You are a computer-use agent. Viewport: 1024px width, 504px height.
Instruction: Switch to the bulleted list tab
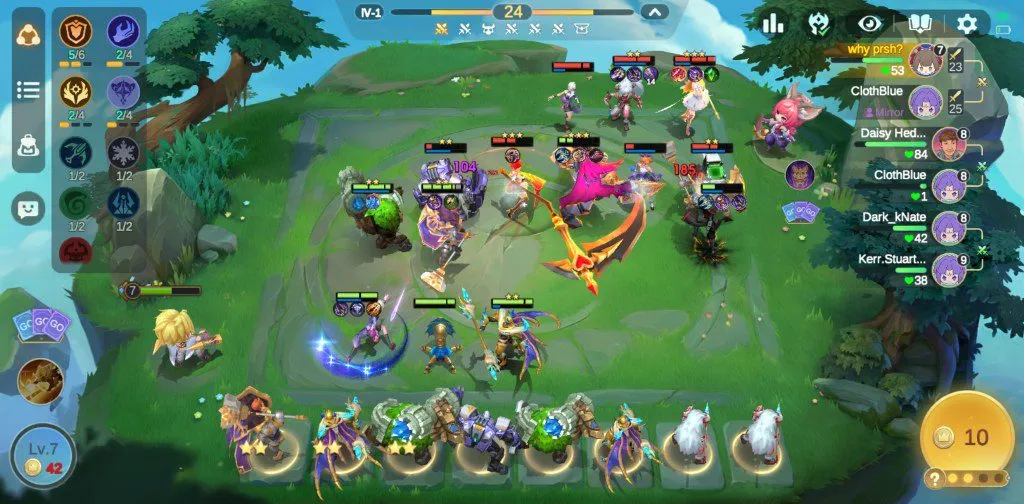tap(28, 90)
